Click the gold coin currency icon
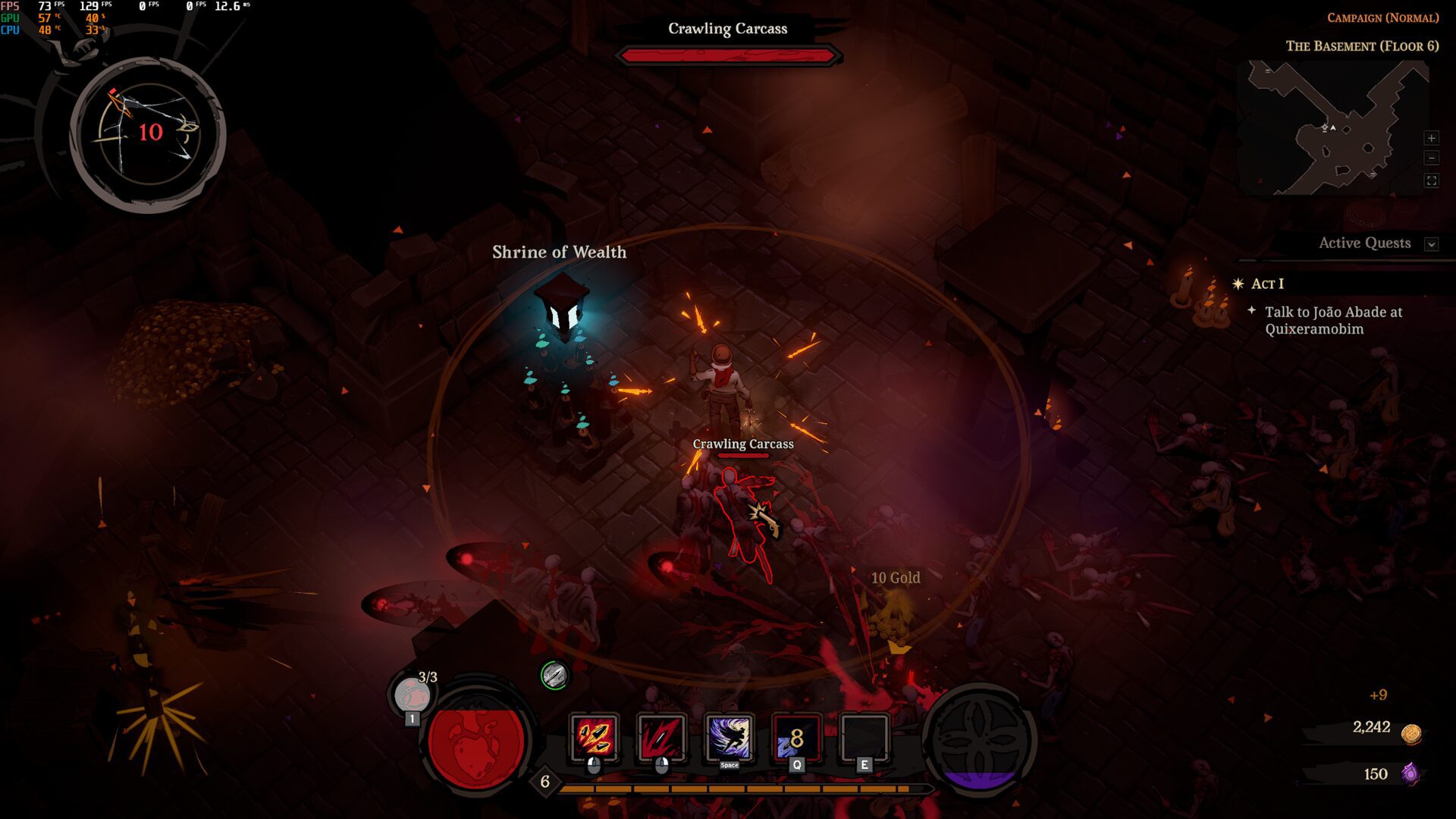The image size is (1456, 819). [1410, 733]
